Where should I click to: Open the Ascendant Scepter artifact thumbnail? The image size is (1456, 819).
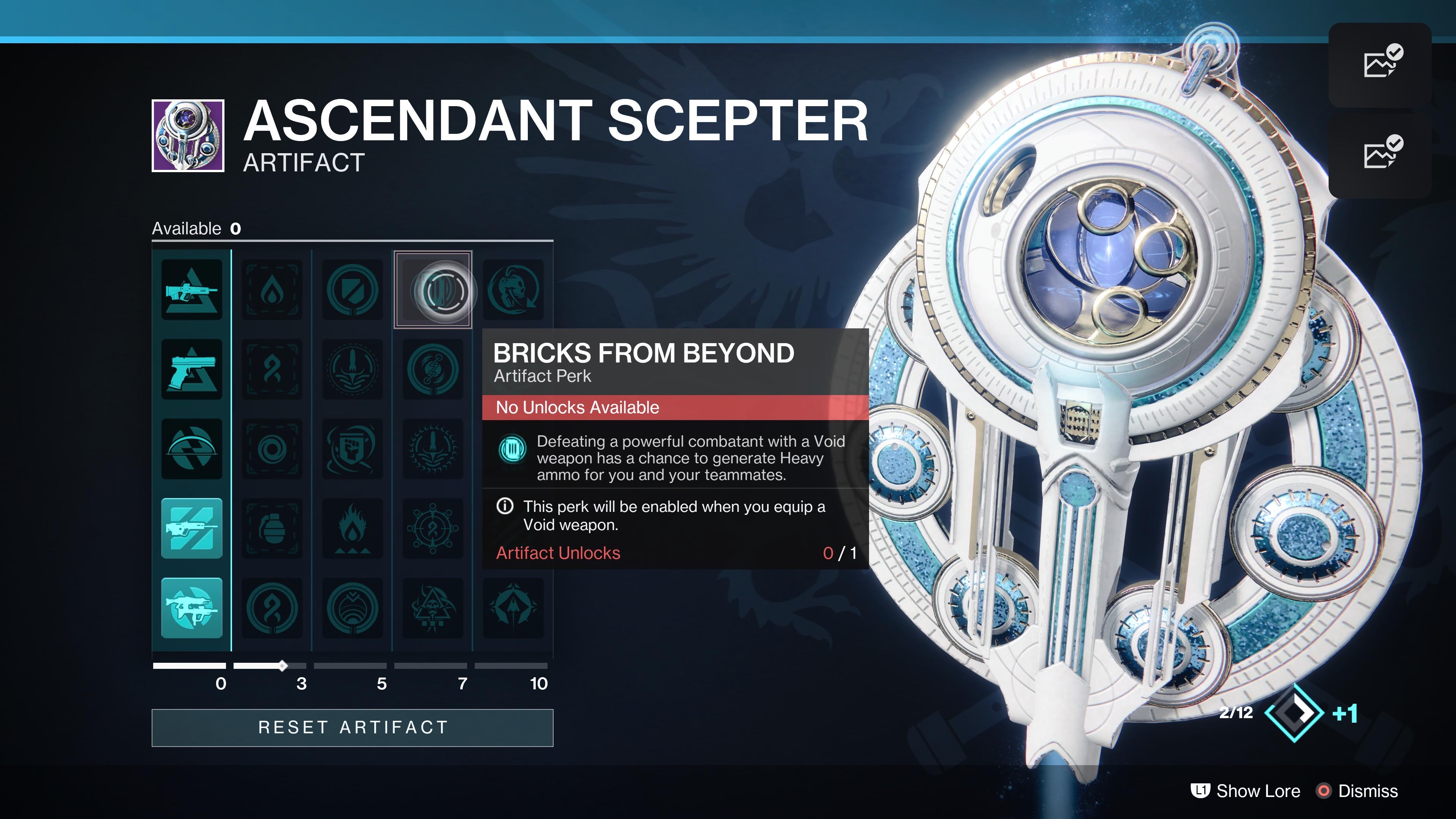[x=188, y=136]
